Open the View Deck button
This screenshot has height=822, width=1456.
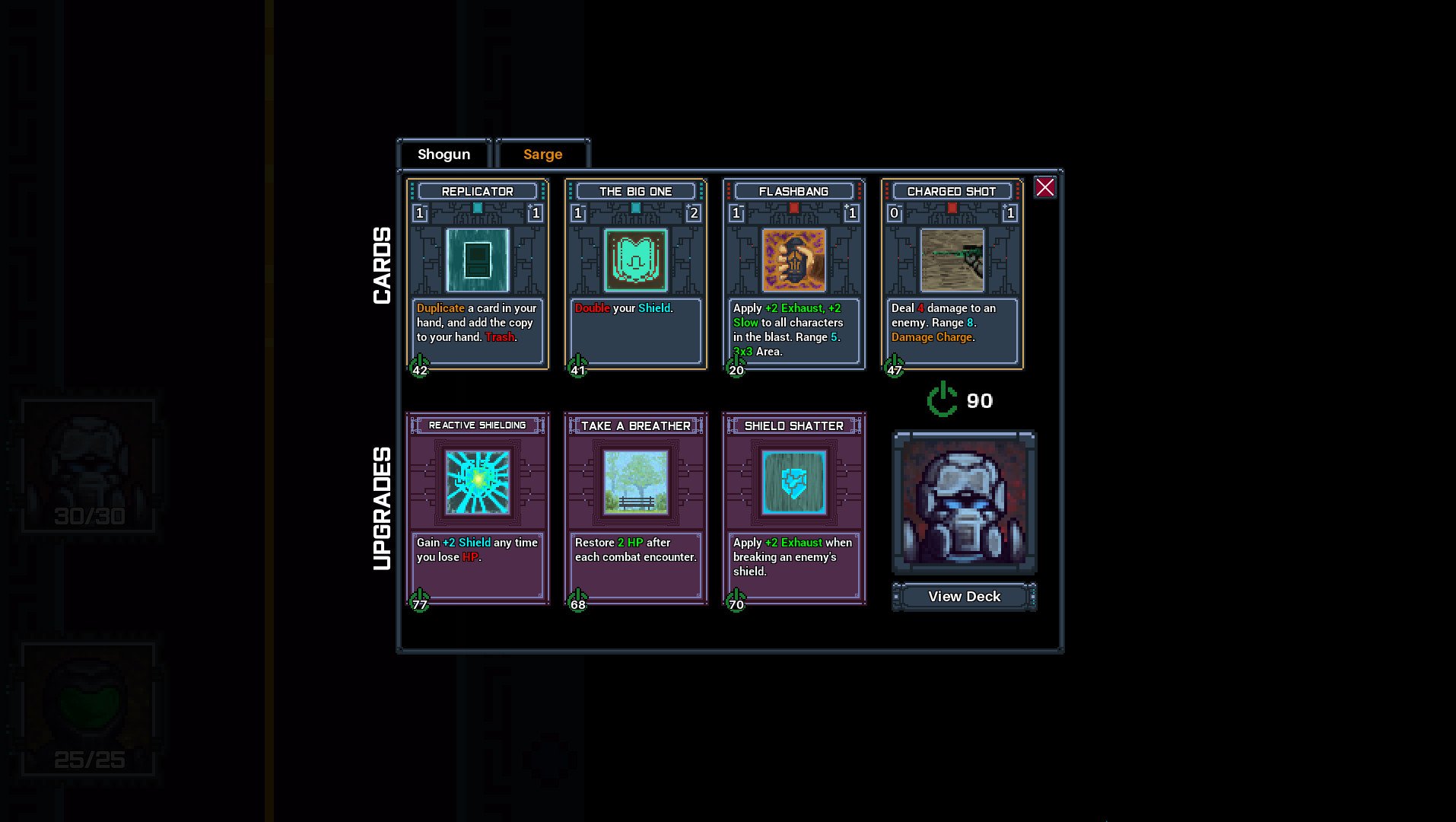(964, 597)
